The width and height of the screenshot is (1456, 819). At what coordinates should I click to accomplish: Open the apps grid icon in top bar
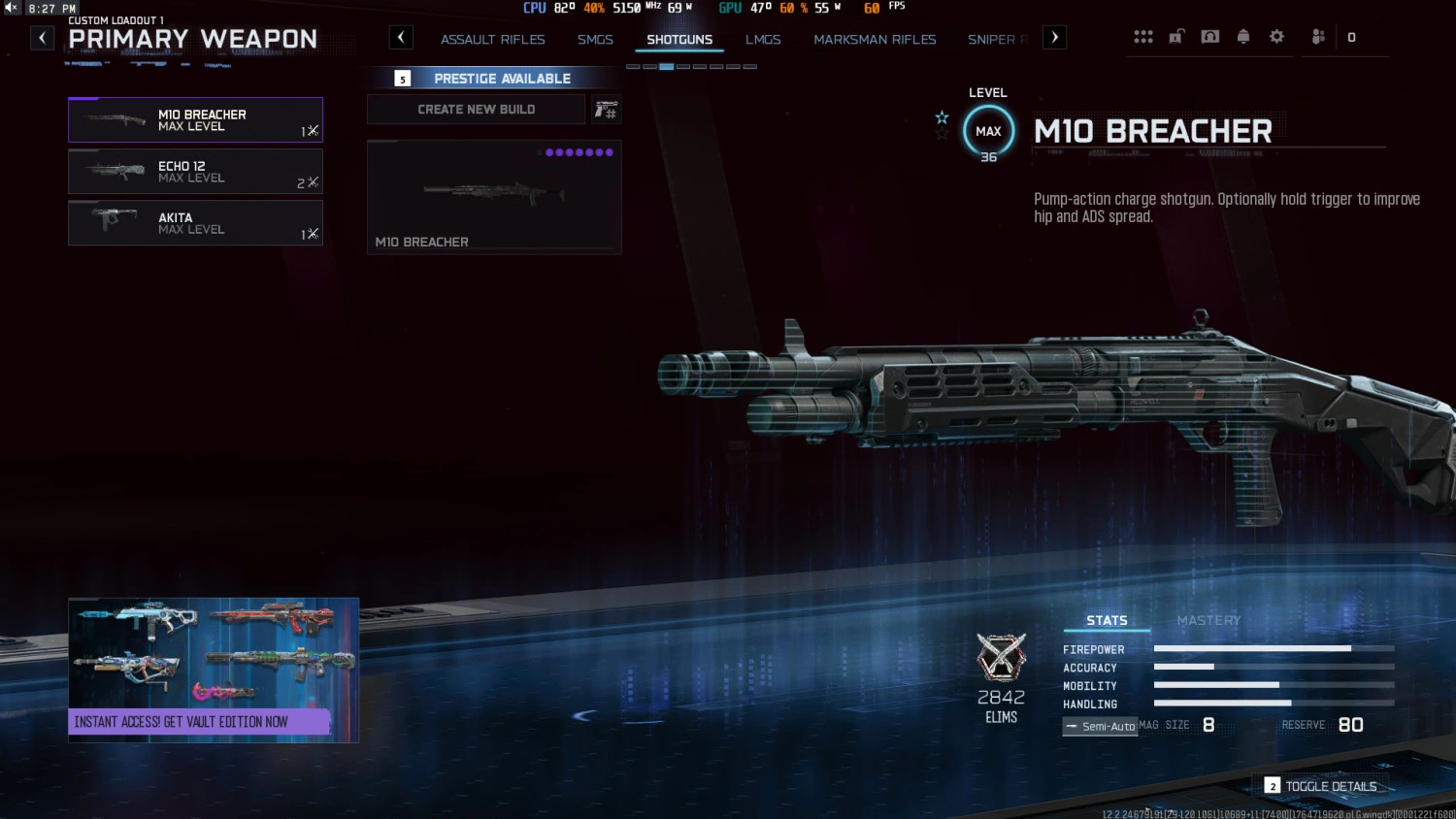coord(1143,36)
